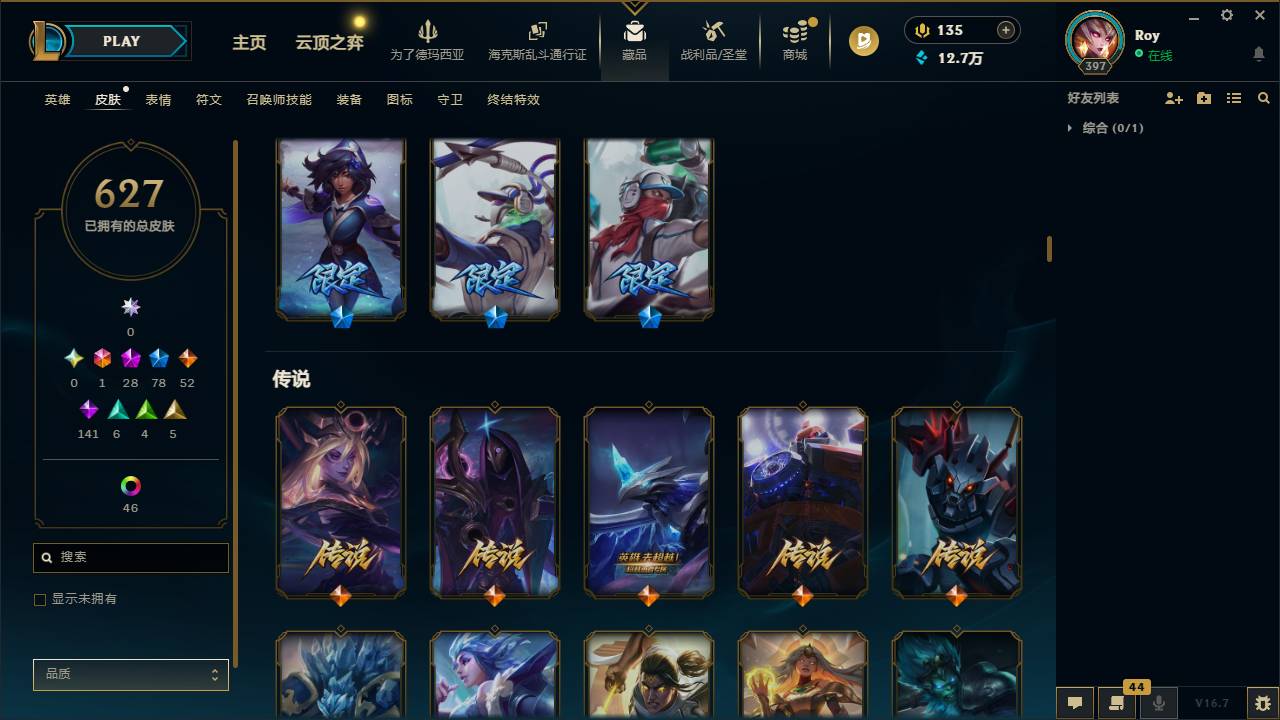Enable the 显示未拥有 checkbox
The width and height of the screenshot is (1280, 720).
(x=40, y=598)
